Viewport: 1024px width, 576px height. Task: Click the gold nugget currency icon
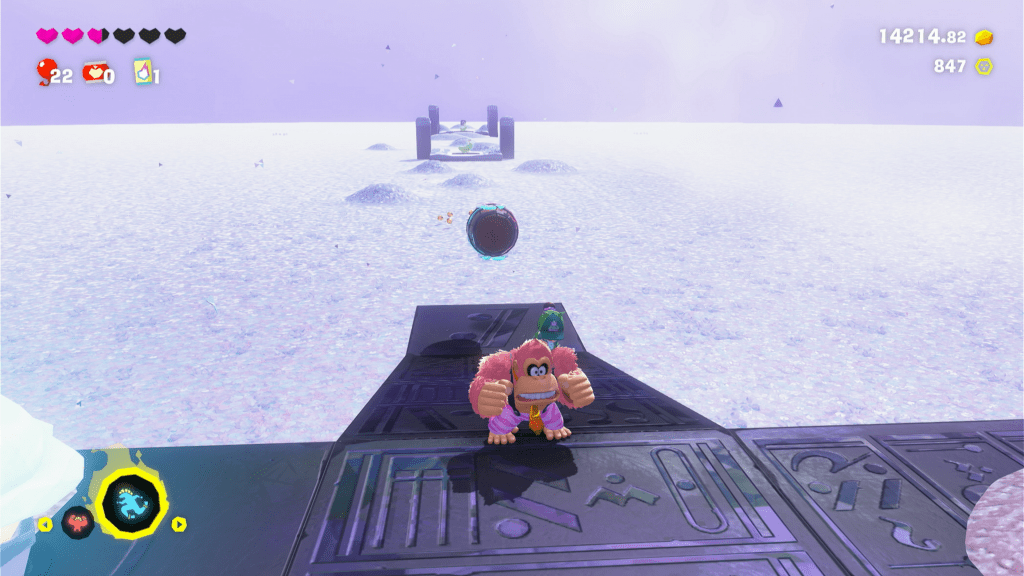(985, 37)
